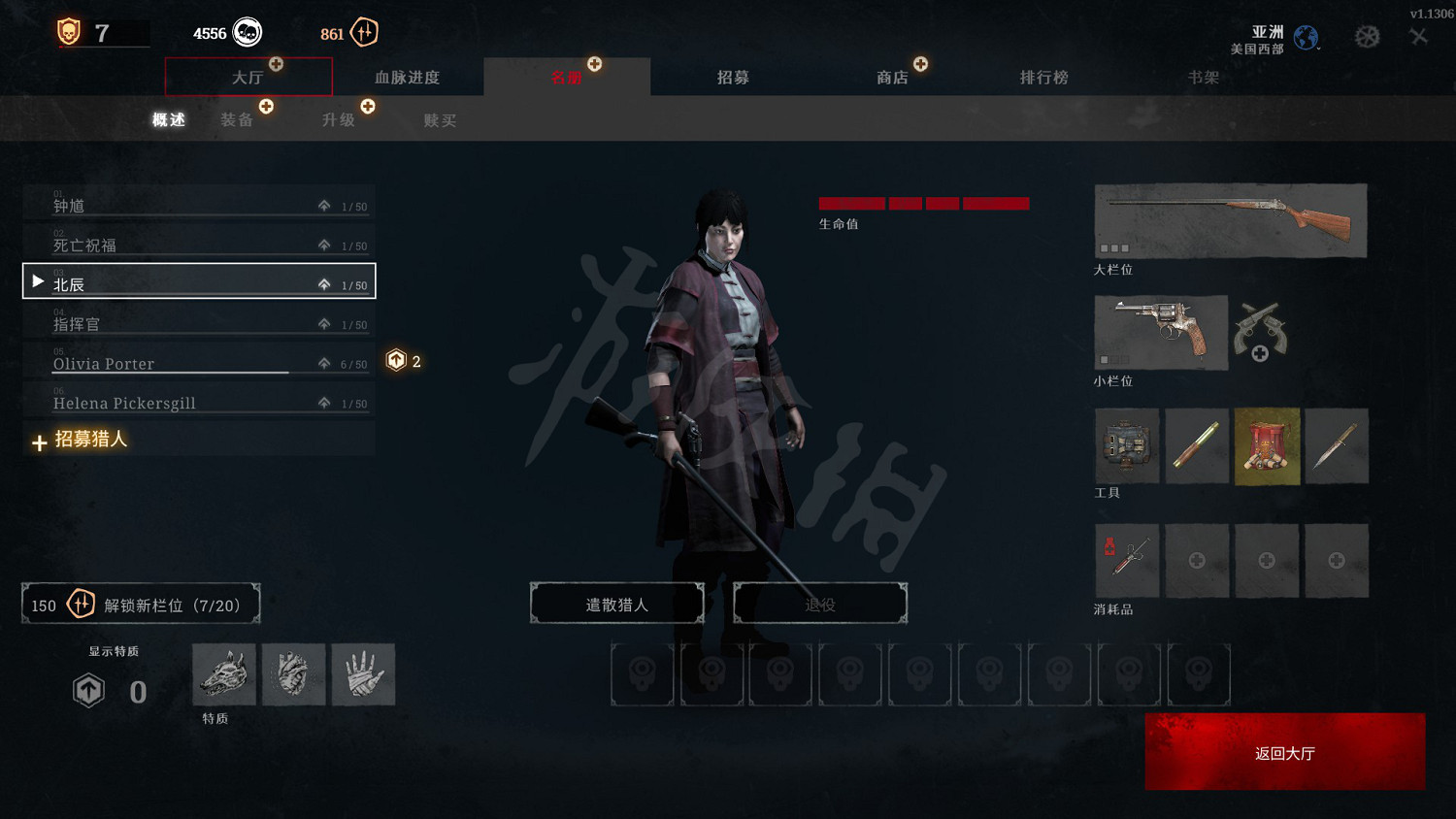This screenshot has width=1456, height=819.
Task: Select hunter Olivia Porter
Action: point(146,363)
